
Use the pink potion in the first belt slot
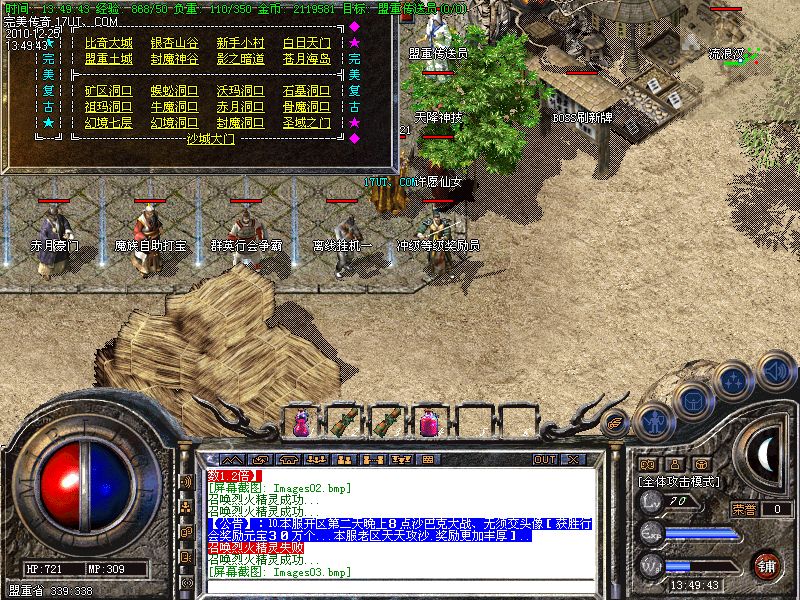click(301, 423)
